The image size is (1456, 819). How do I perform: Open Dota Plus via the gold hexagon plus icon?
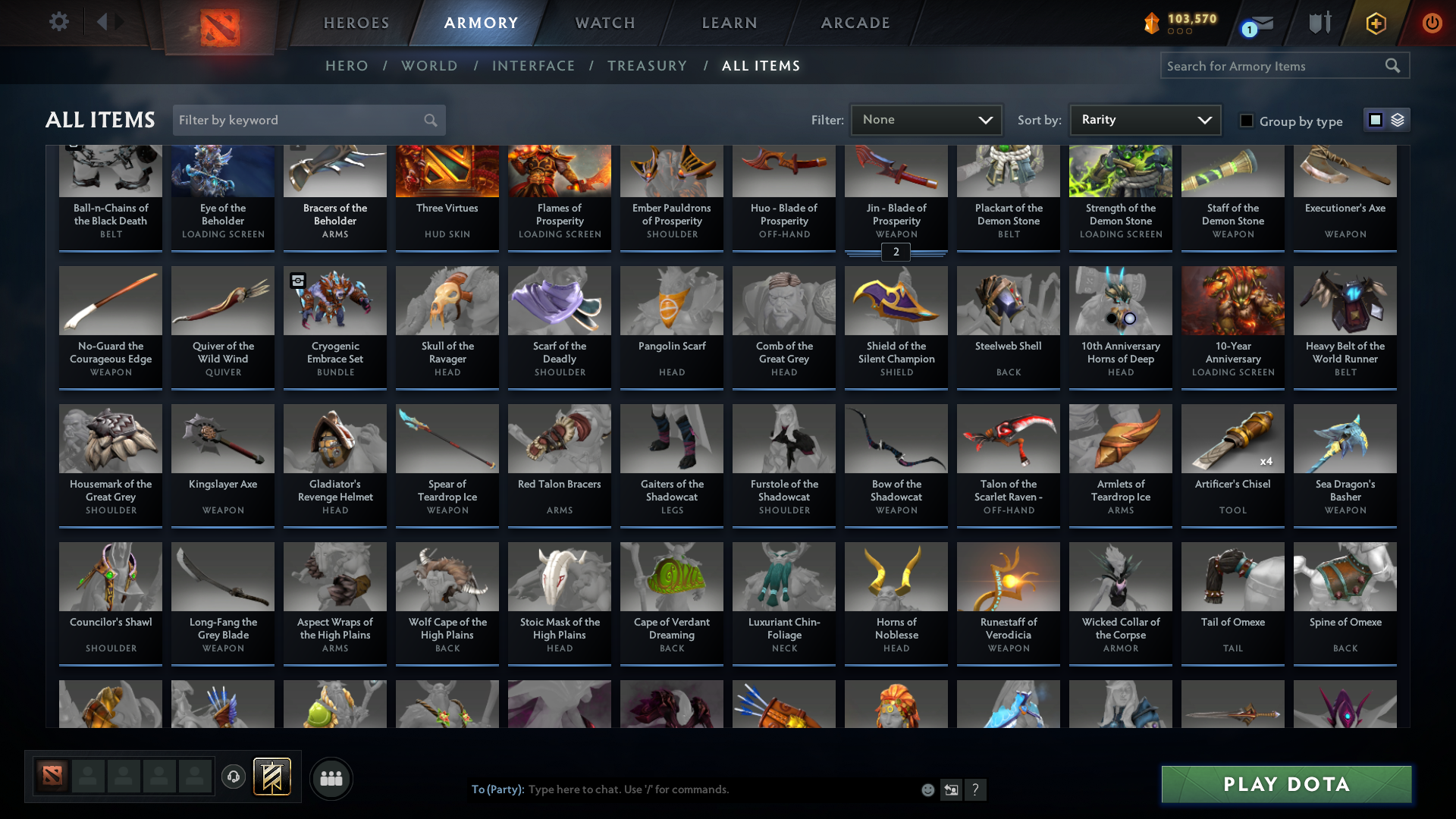(x=1376, y=23)
